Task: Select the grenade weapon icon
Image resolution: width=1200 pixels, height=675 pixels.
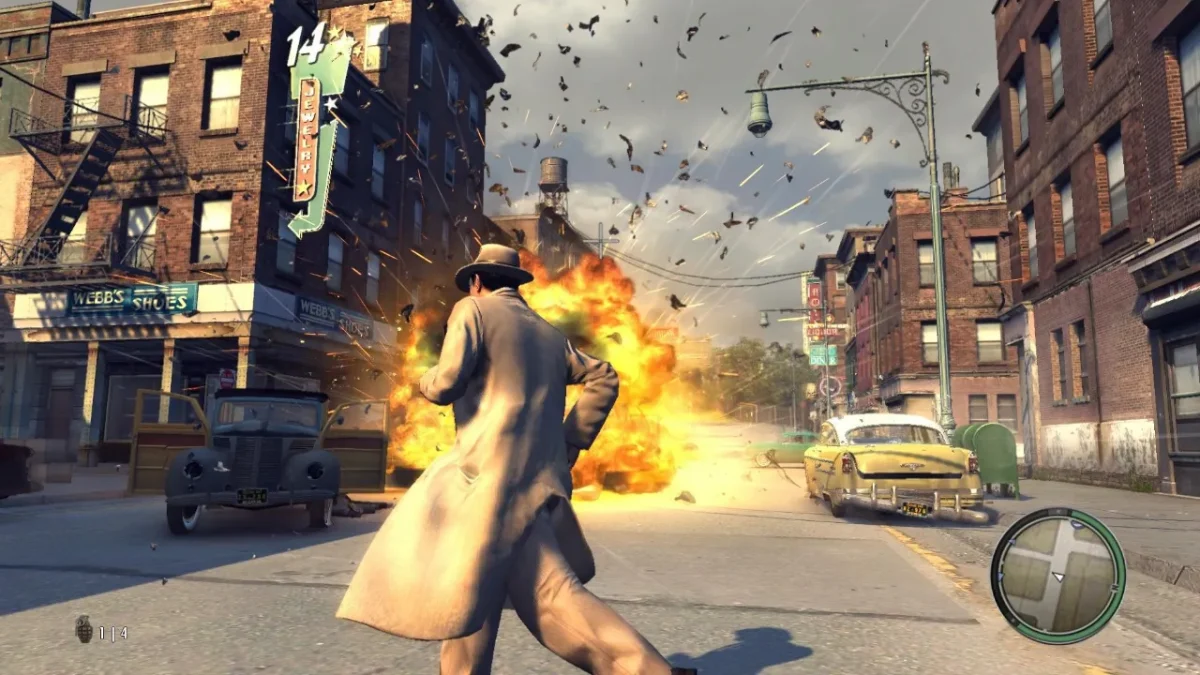Action: (84, 629)
